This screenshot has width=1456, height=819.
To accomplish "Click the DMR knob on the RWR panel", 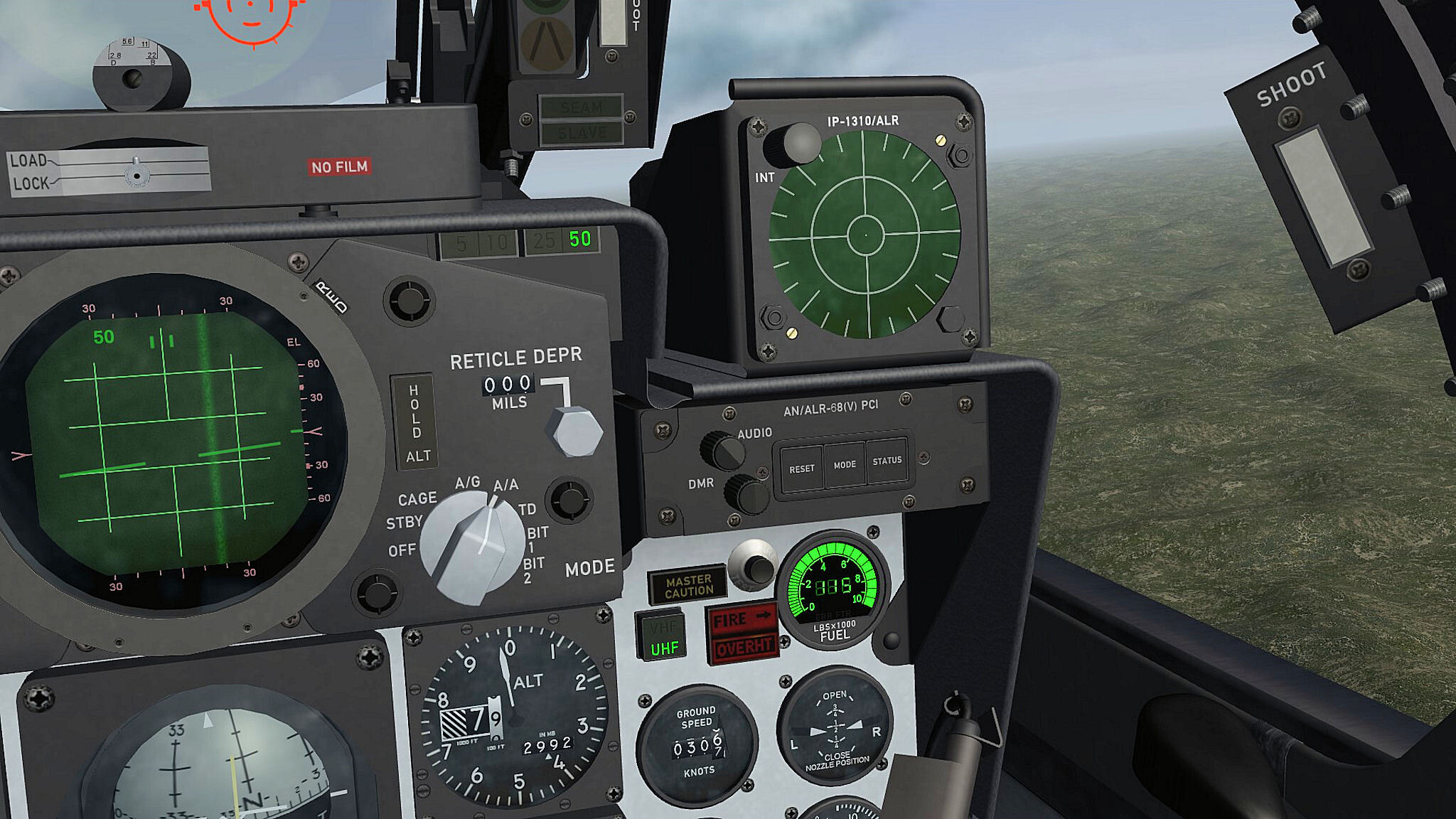I will tap(746, 493).
